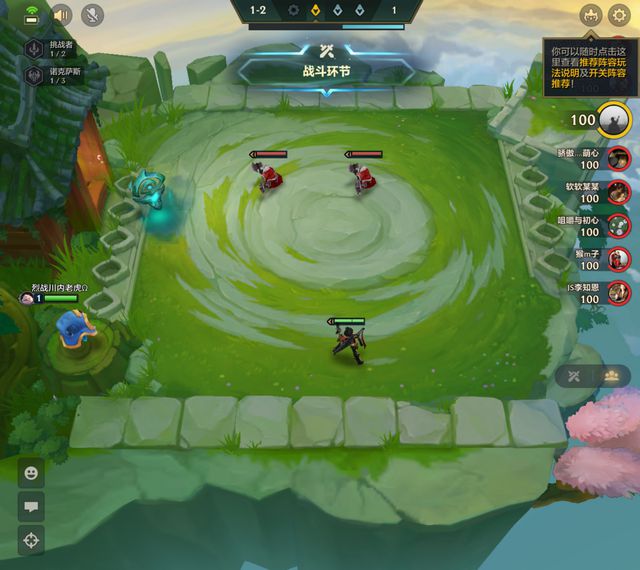Open the recommended team comps helmet icon

coord(590,15)
